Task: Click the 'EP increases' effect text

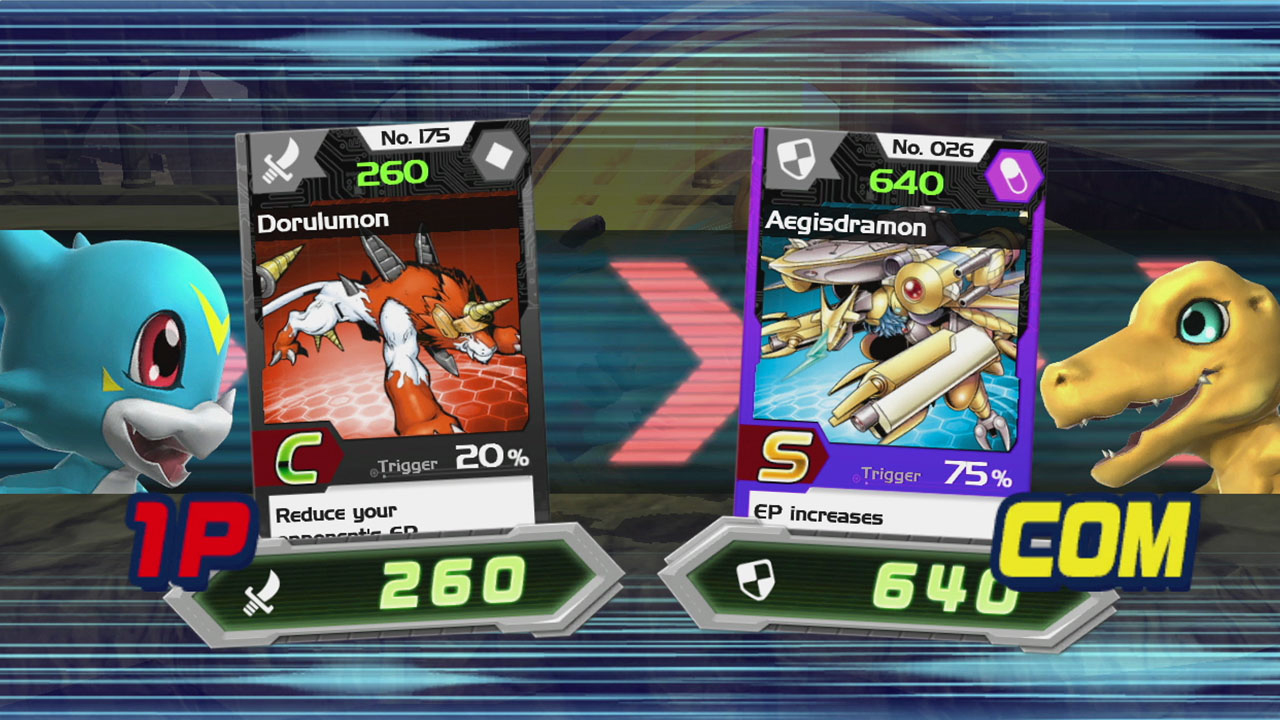Action: (x=820, y=512)
